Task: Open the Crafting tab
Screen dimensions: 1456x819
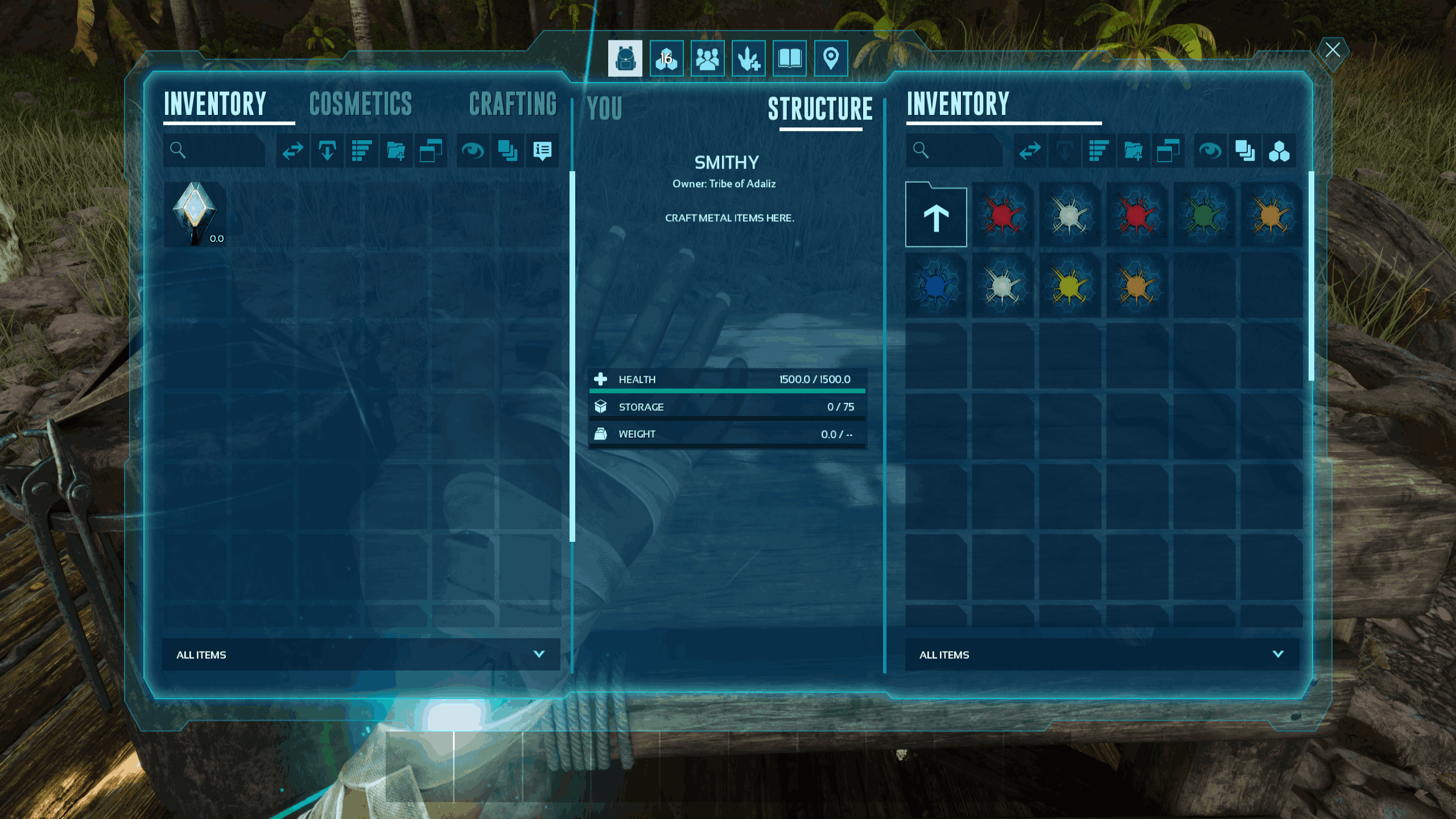Action: [513, 104]
